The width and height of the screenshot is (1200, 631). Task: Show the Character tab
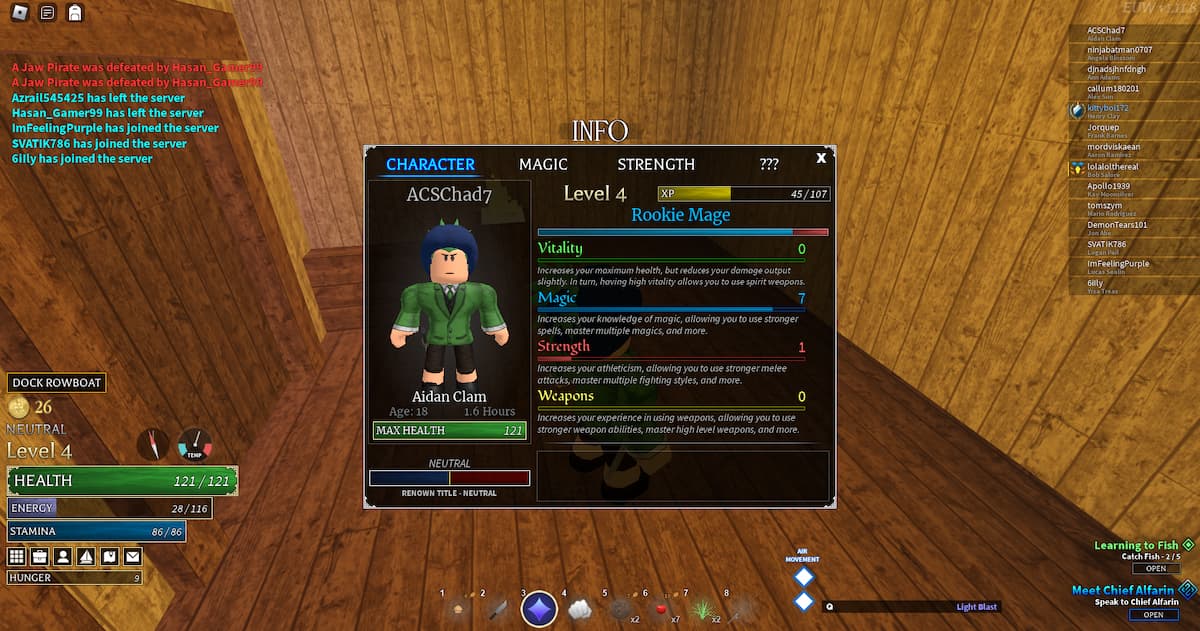pyautogui.click(x=430, y=164)
